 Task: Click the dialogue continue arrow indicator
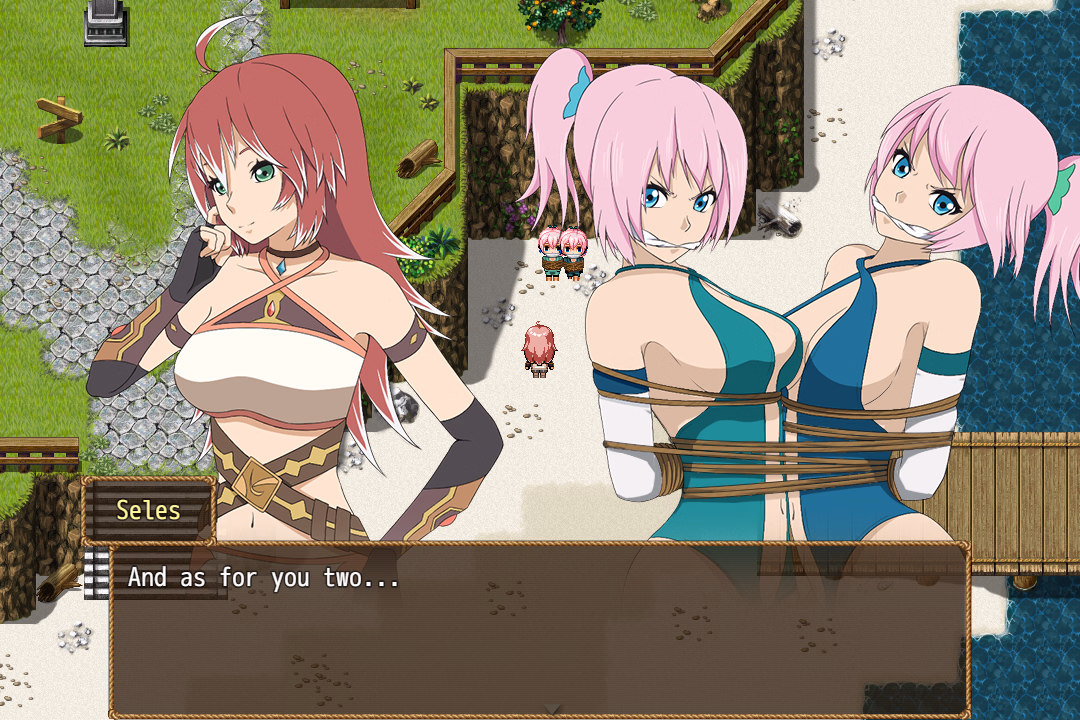(552, 709)
